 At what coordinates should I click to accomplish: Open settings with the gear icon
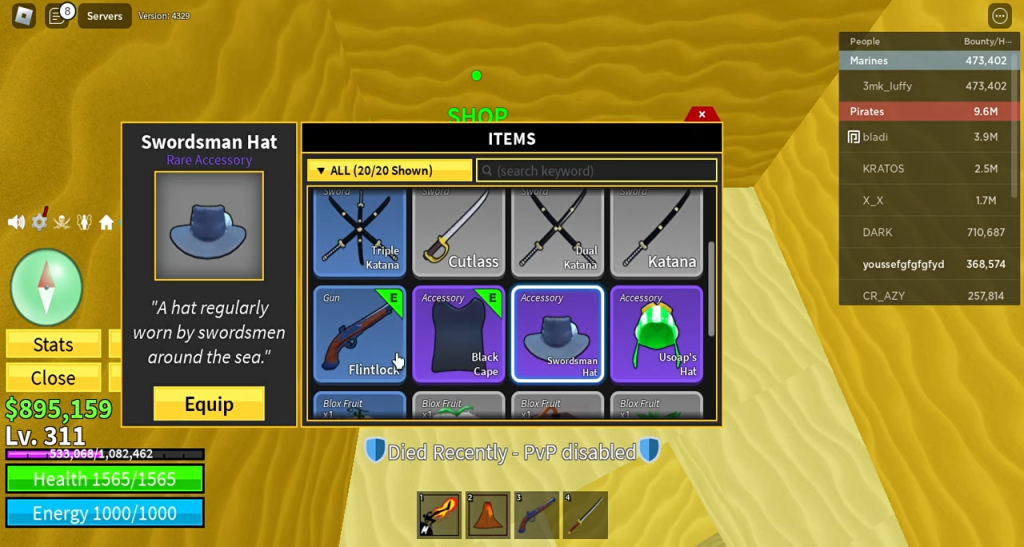pyautogui.click(x=39, y=222)
